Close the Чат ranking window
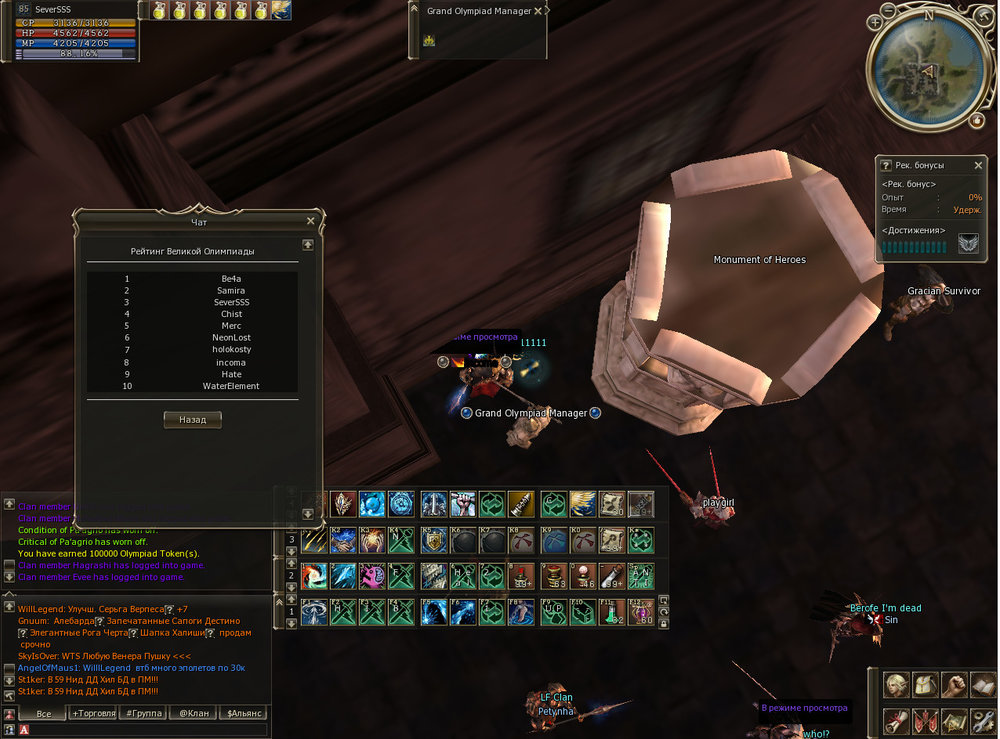 pos(310,221)
